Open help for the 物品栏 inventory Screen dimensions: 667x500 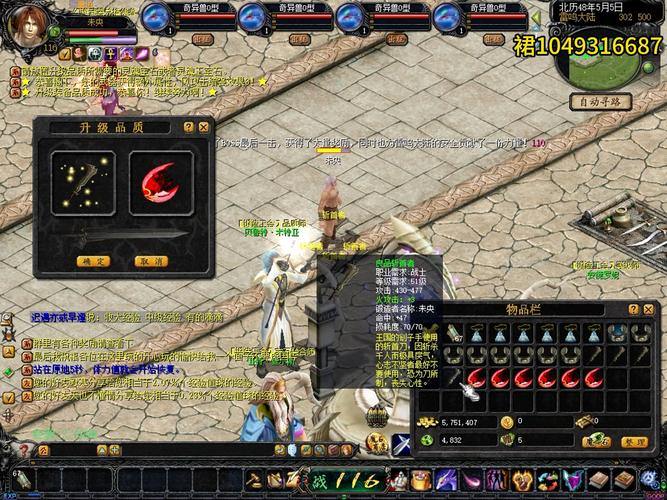[x=633, y=309]
